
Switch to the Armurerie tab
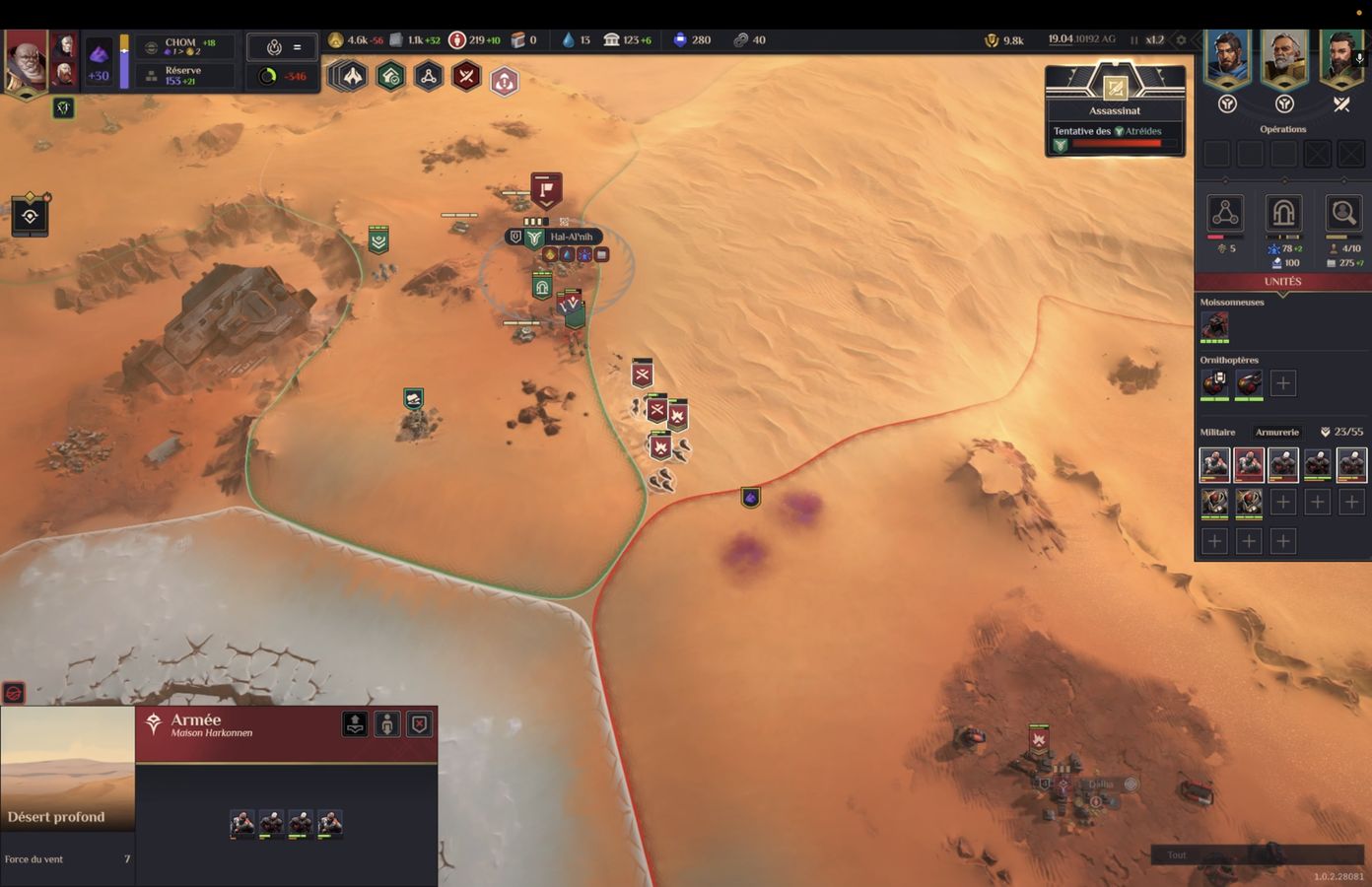pyautogui.click(x=1276, y=432)
